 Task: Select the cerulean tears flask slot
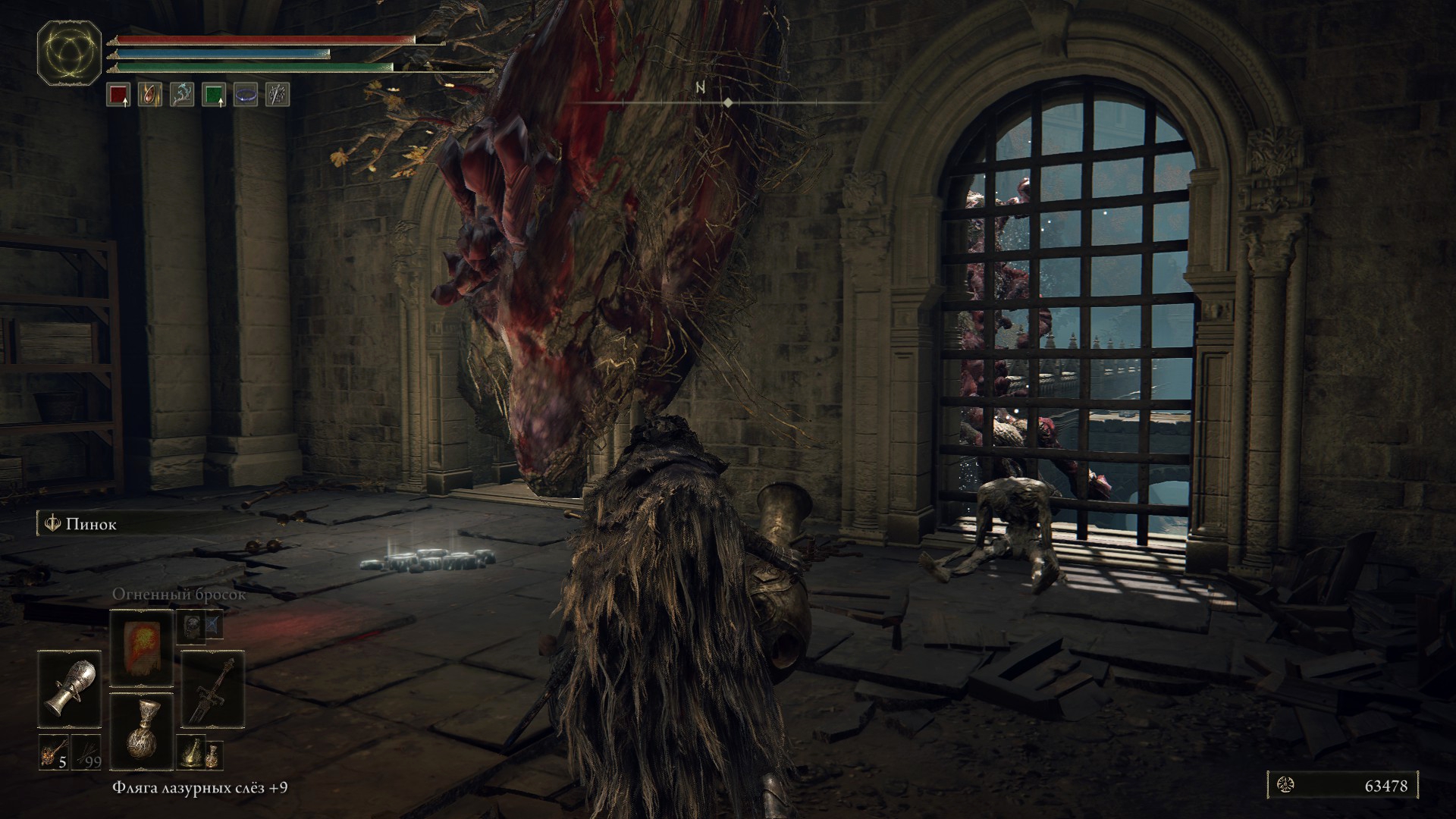click(x=142, y=729)
